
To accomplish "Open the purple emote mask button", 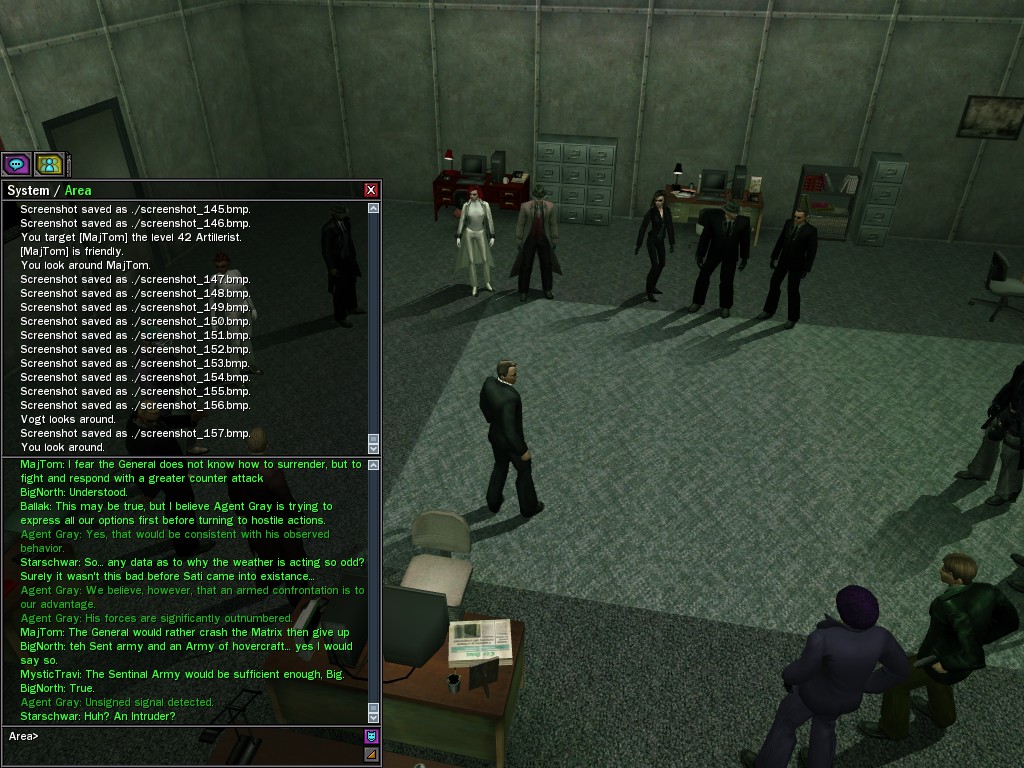I will pos(371,737).
